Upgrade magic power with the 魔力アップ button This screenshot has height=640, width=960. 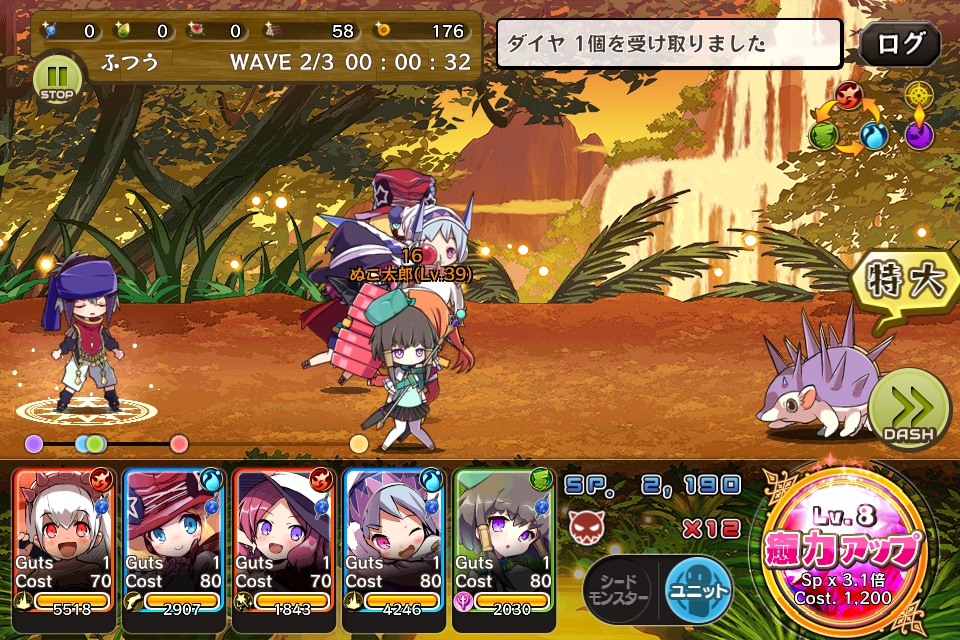(x=842, y=548)
